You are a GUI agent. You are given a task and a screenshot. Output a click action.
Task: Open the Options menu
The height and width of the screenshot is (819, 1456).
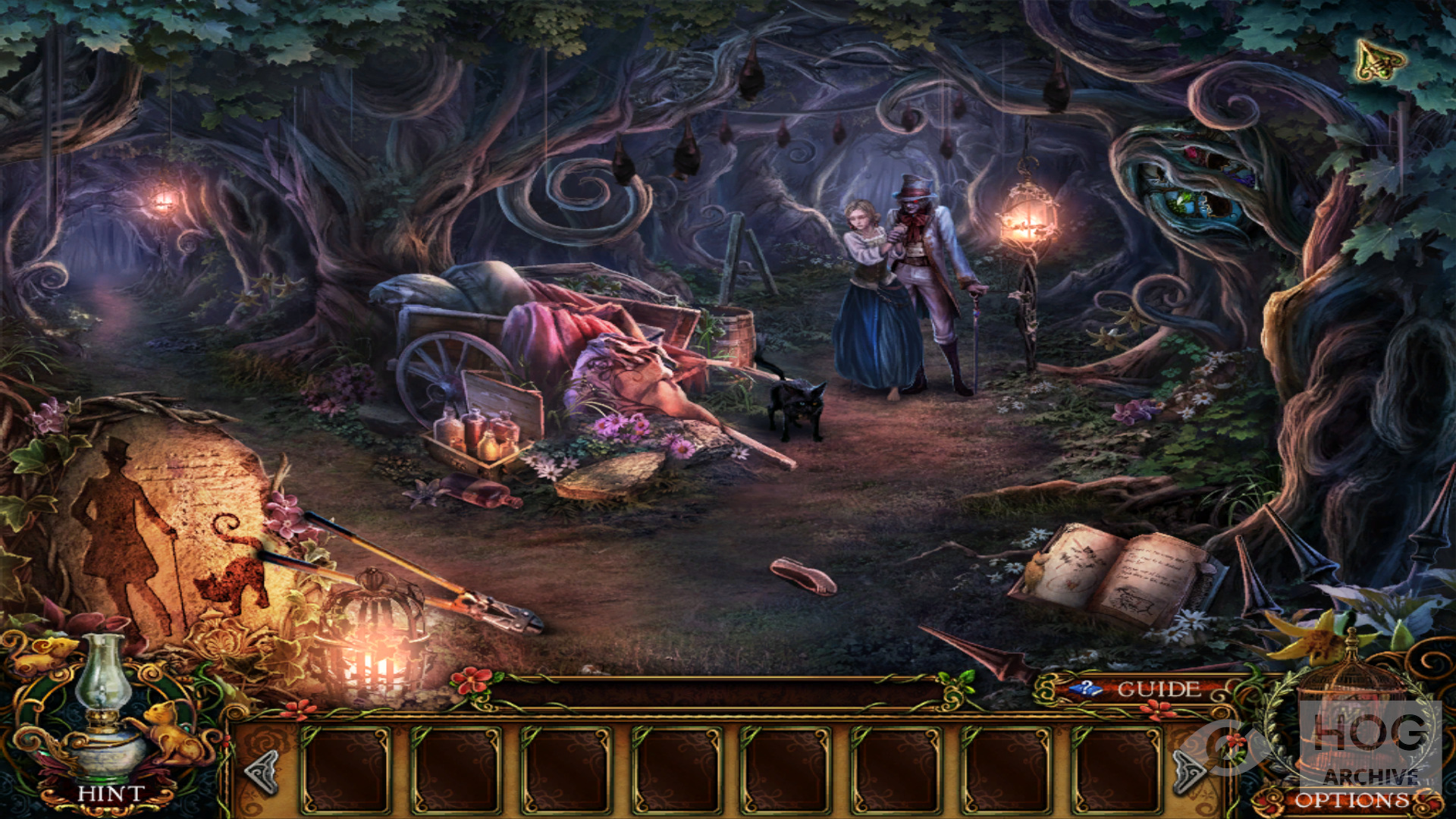(1351, 800)
